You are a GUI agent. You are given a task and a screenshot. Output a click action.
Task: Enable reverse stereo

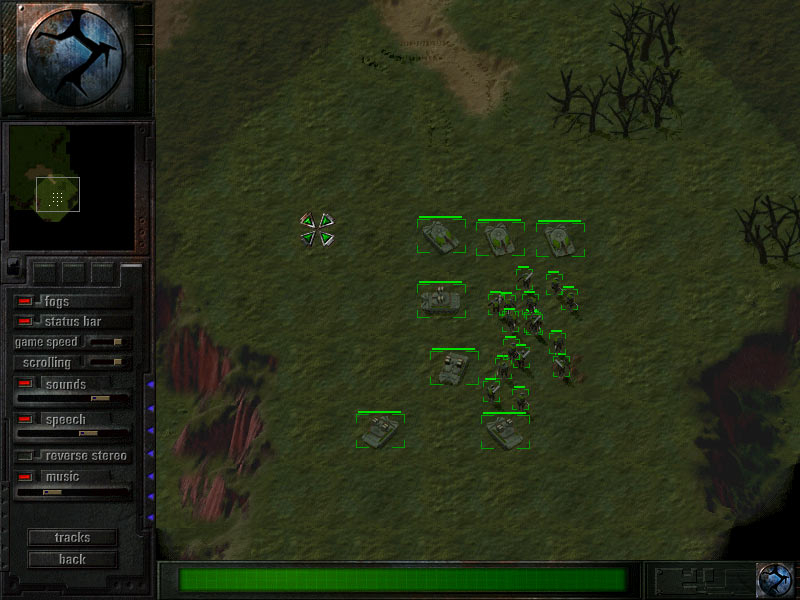tap(26, 456)
